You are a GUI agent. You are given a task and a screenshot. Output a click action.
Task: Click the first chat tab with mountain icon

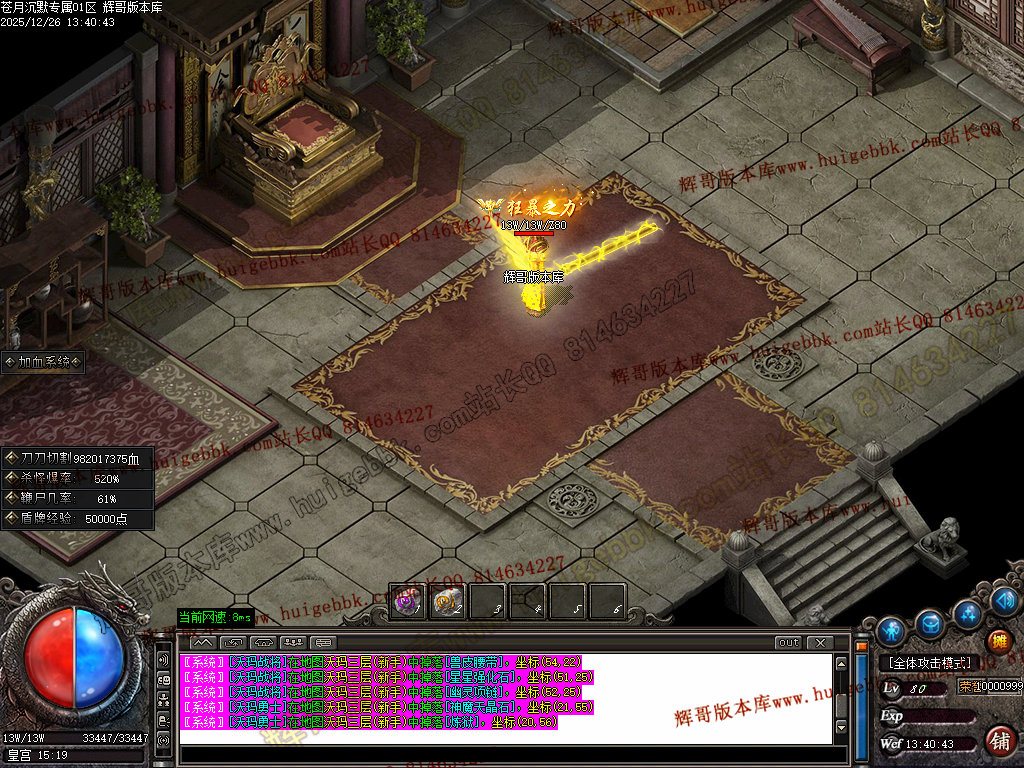coord(202,642)
